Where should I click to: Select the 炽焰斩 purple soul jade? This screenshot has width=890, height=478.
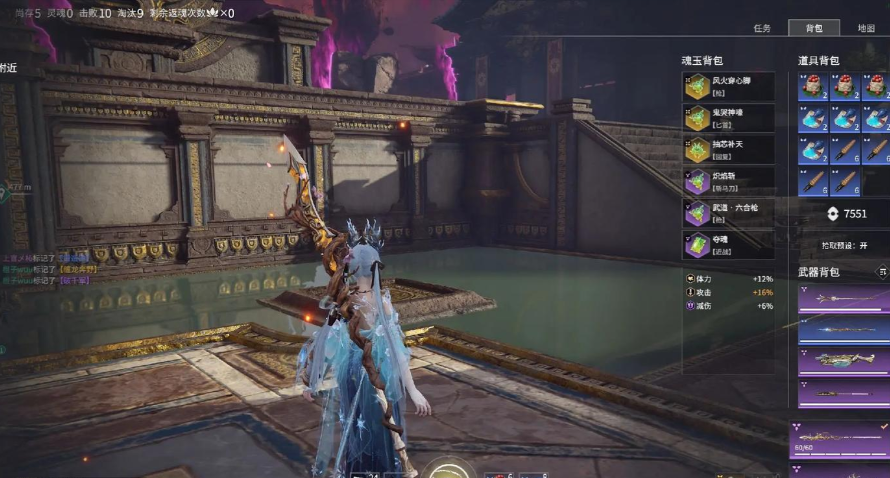tap(728, 181)
